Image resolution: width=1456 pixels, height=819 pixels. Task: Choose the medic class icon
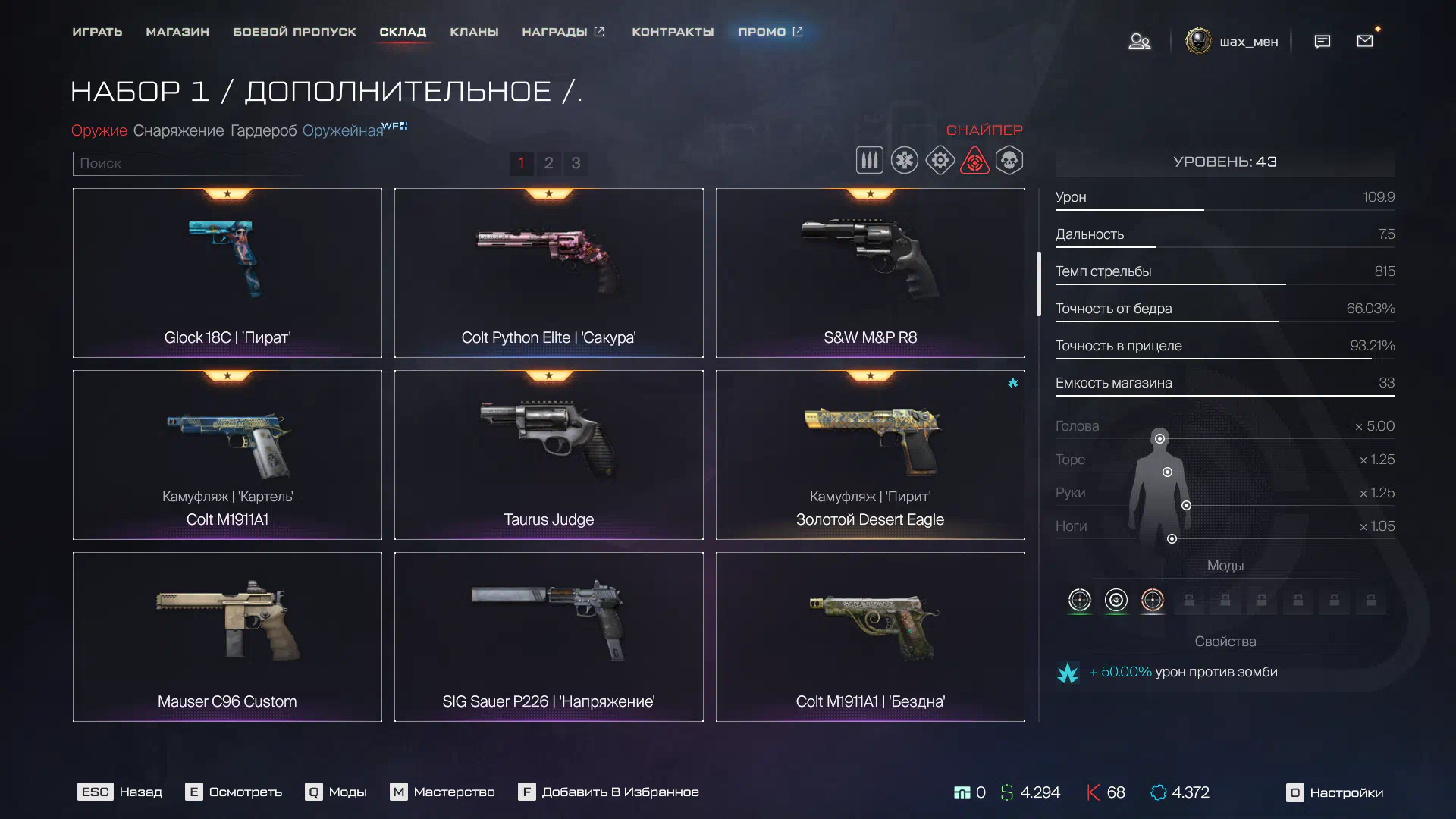(x=905, y=161)
